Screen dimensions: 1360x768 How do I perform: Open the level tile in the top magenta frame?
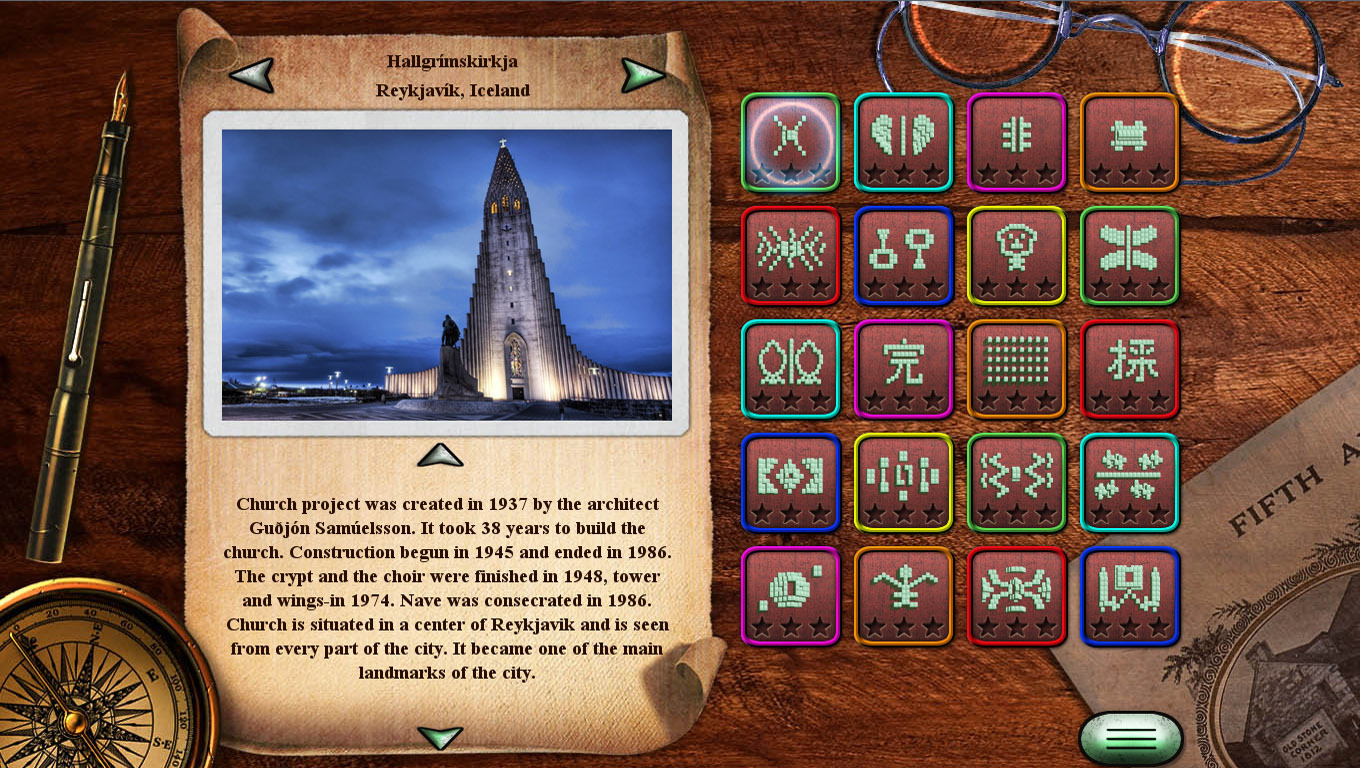tap(1016, 141)
